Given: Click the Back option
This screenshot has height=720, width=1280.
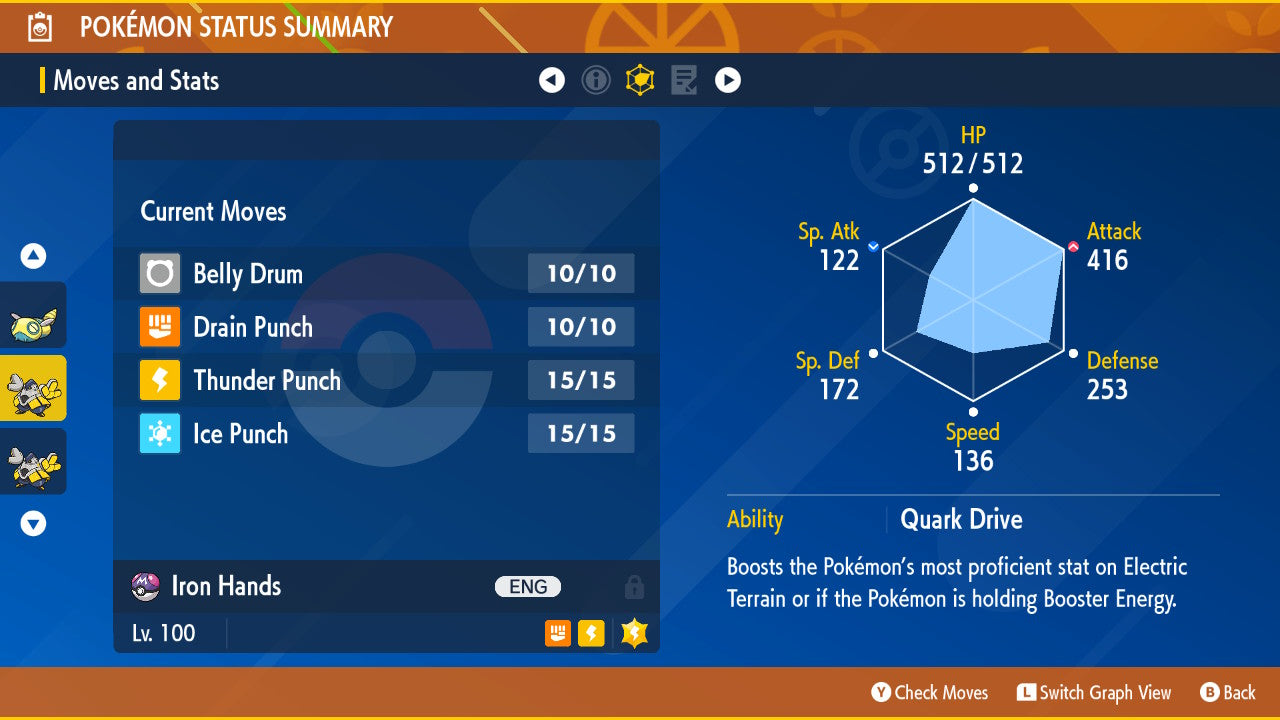Looking at the screenshot, I should 1228,692.
